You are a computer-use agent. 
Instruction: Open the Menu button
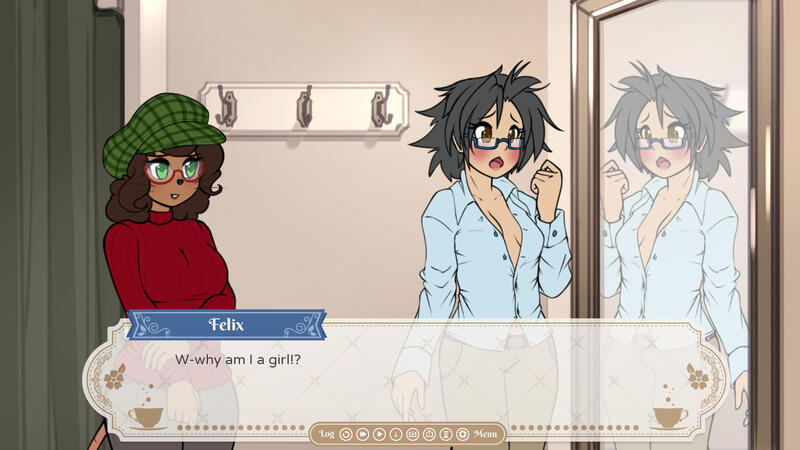click(485, 434)
